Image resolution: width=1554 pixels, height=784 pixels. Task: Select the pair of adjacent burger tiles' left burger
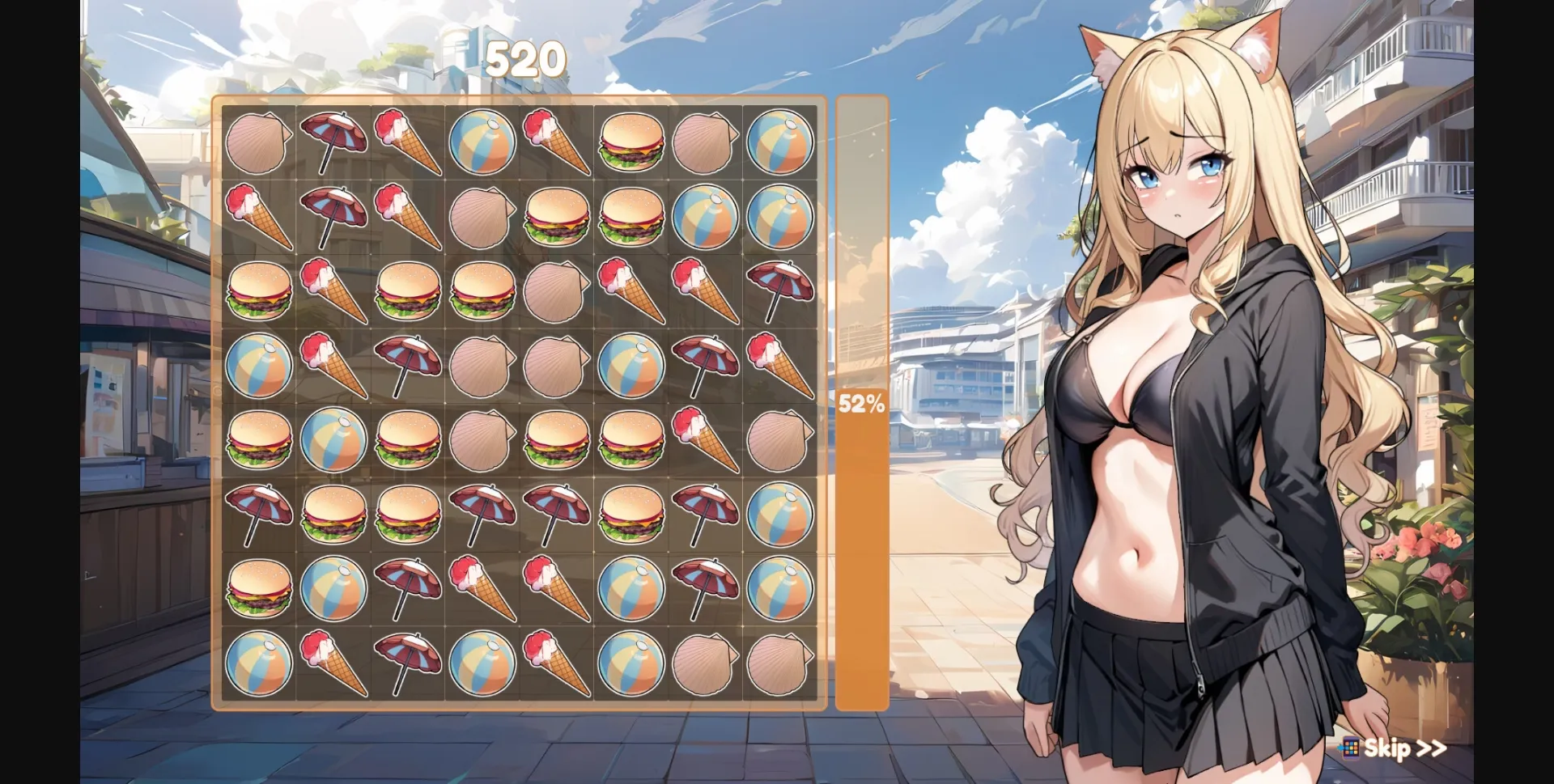(x=557, y=216)
